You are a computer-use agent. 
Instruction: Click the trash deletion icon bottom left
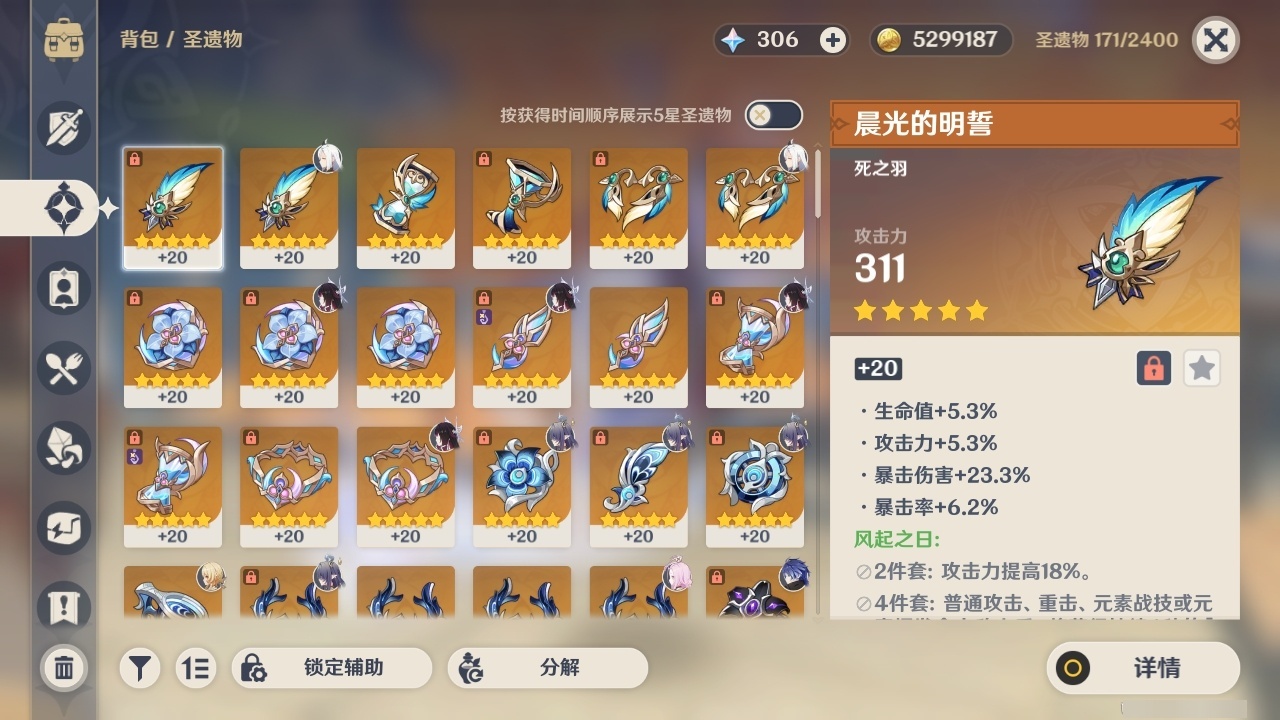[x=63, y=668]
